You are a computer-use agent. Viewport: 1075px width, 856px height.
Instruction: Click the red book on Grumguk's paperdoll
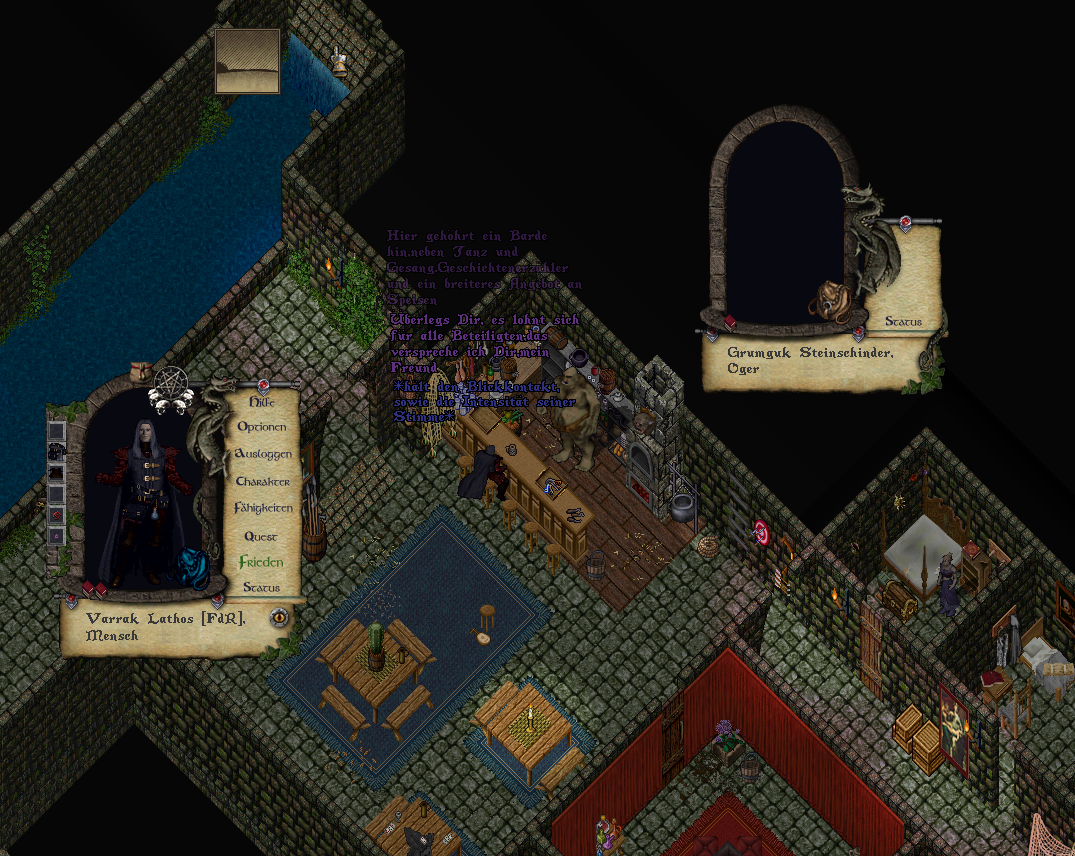(730, 322)
